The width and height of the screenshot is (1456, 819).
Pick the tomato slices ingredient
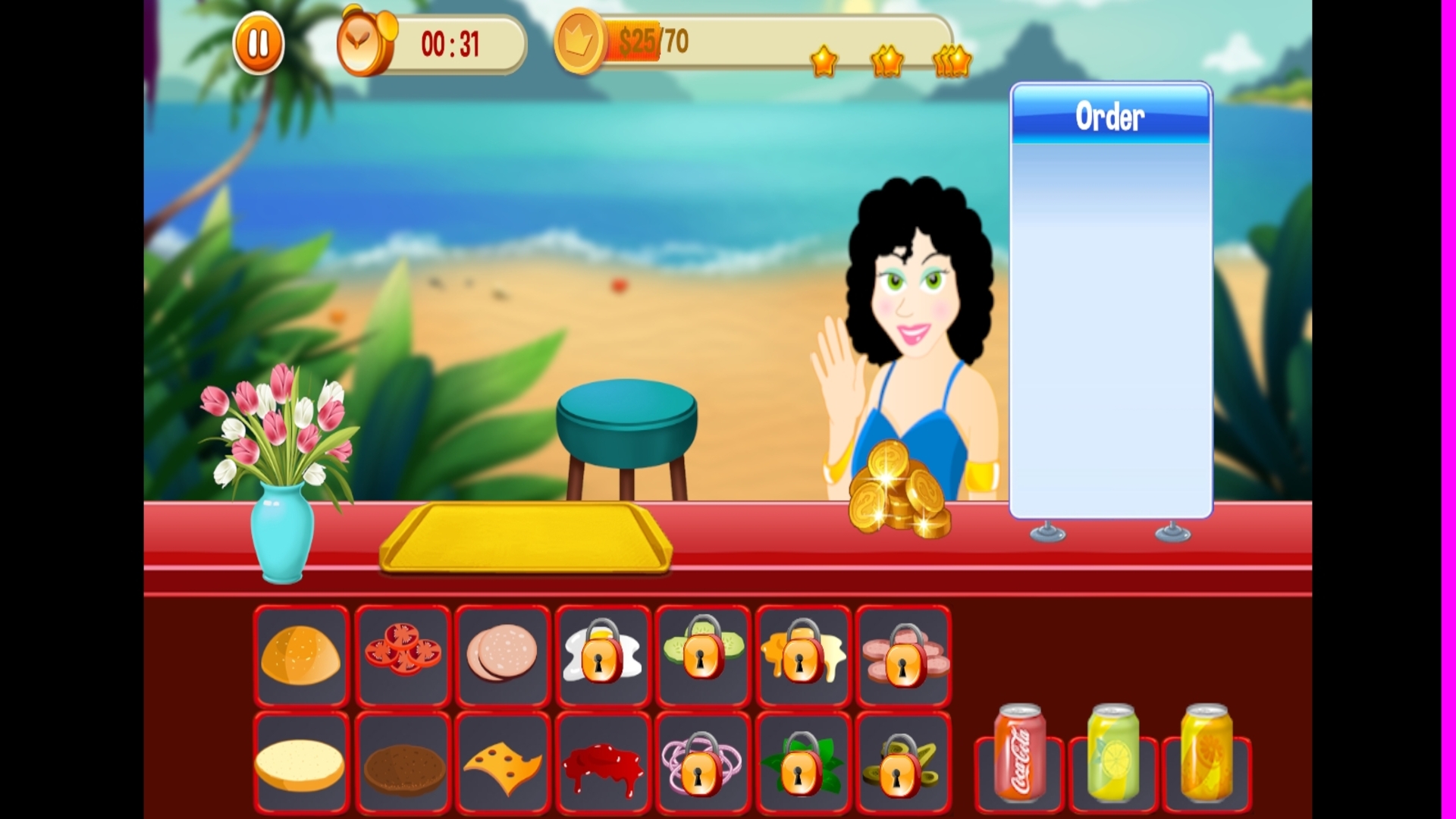point(402,657)
